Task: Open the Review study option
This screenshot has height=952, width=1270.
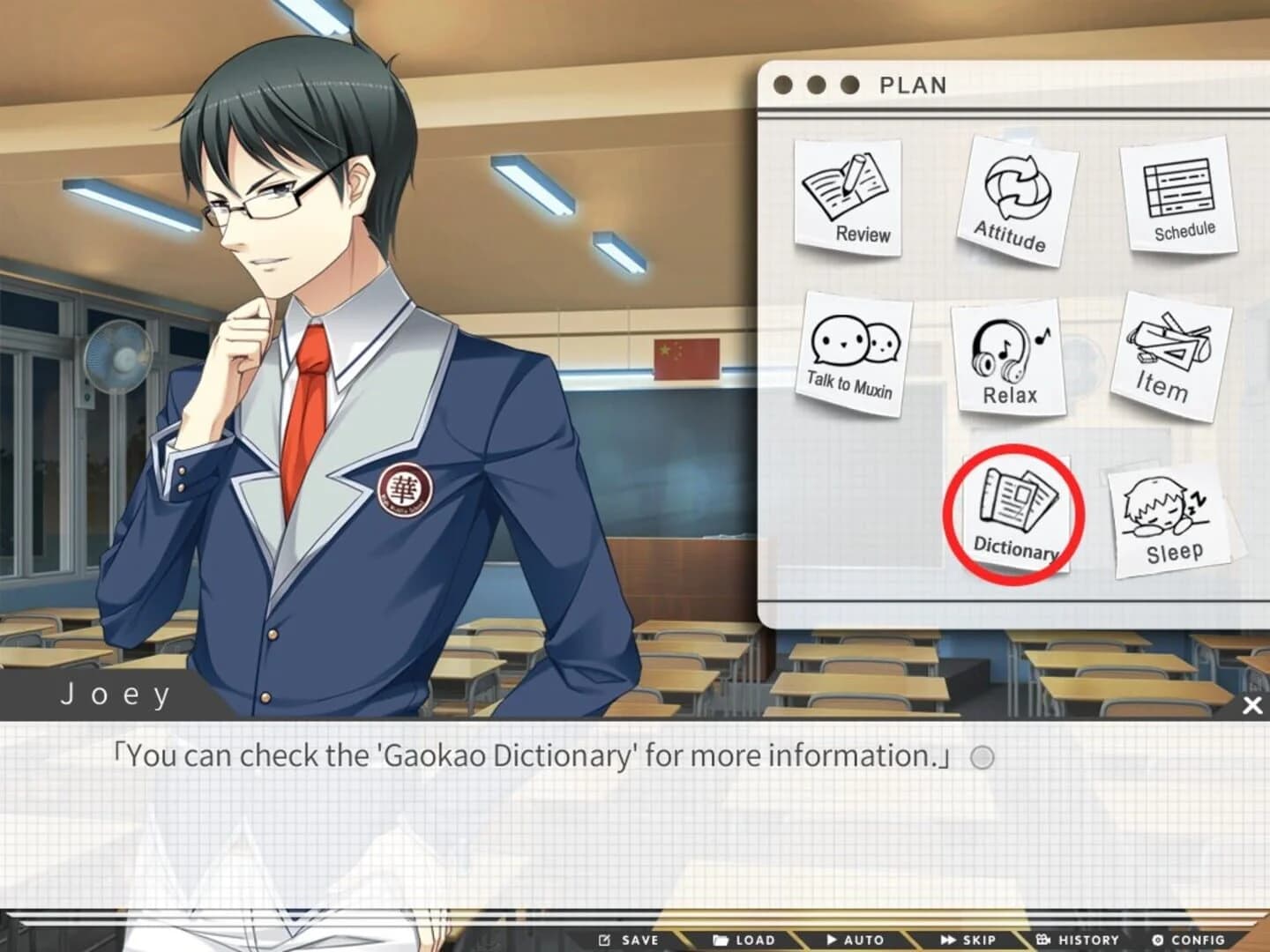Action: 850,197
